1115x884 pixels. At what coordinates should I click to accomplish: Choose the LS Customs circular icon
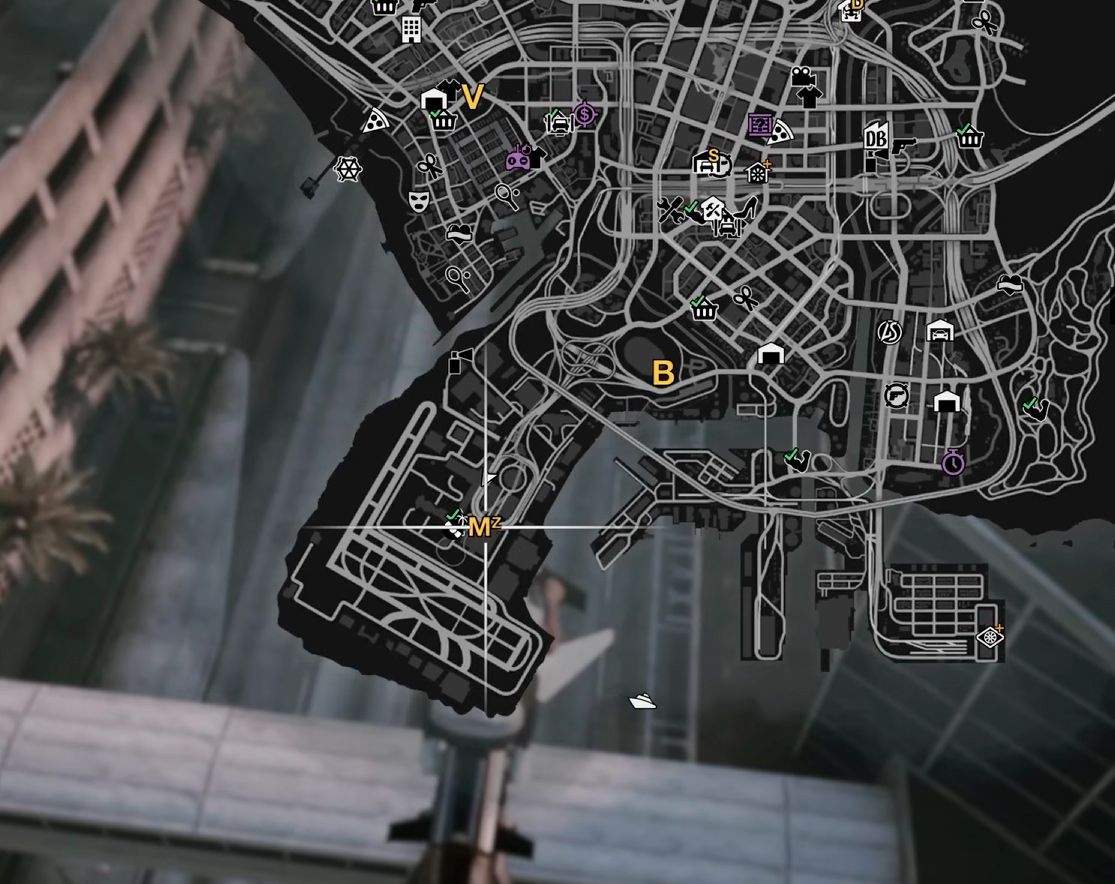[x=888, y=331]
